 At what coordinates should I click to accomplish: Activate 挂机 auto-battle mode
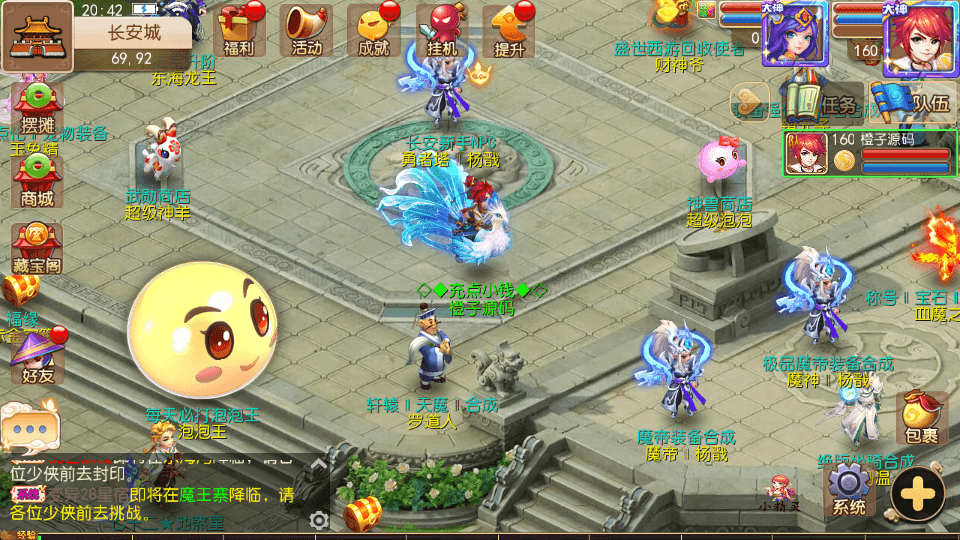pos(441,30)
